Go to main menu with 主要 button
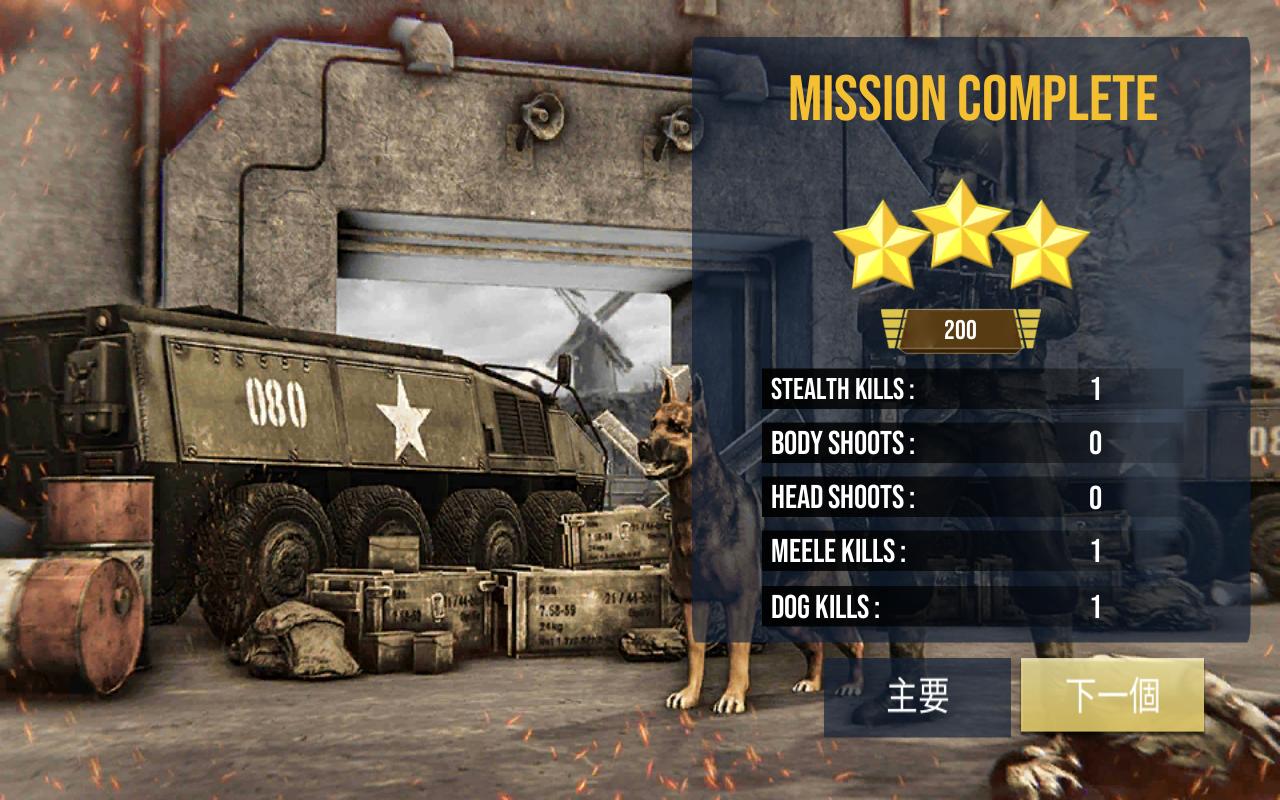Screen dimensions: 1280x800 (x=917, y=696)
